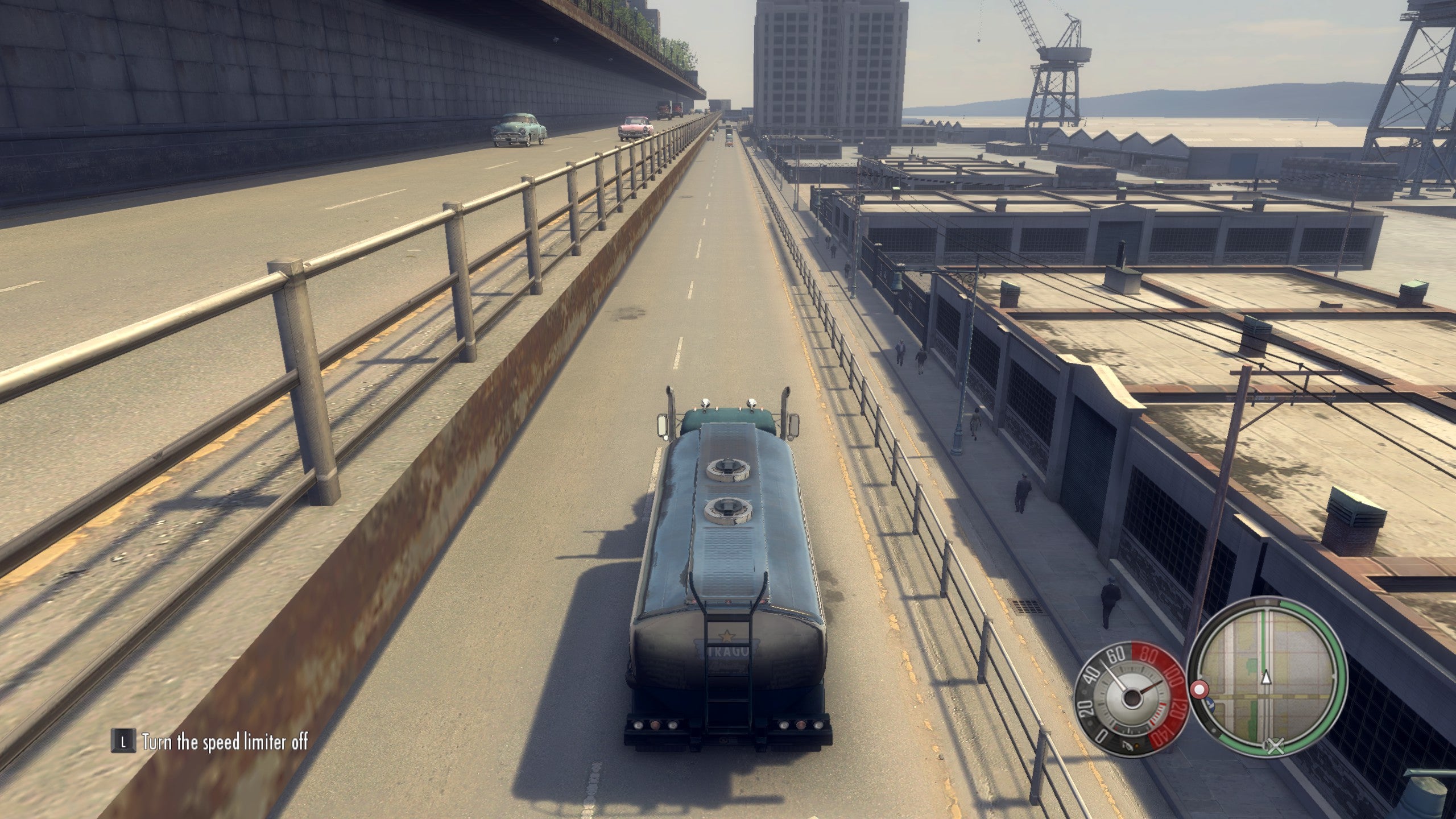Click the white player arrow on minimap
The height and width of the screenshot is (819, 1456).
(x=1266, y=677)
